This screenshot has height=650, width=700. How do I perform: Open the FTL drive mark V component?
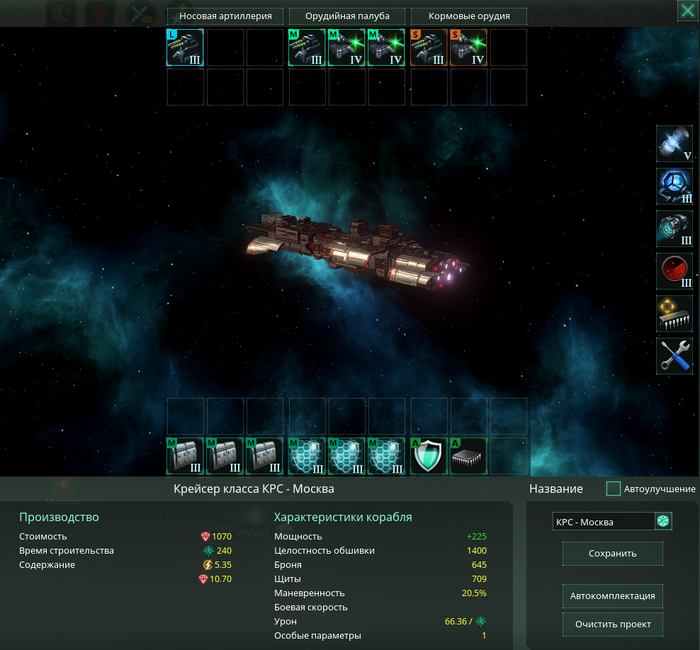coord(674,144)
